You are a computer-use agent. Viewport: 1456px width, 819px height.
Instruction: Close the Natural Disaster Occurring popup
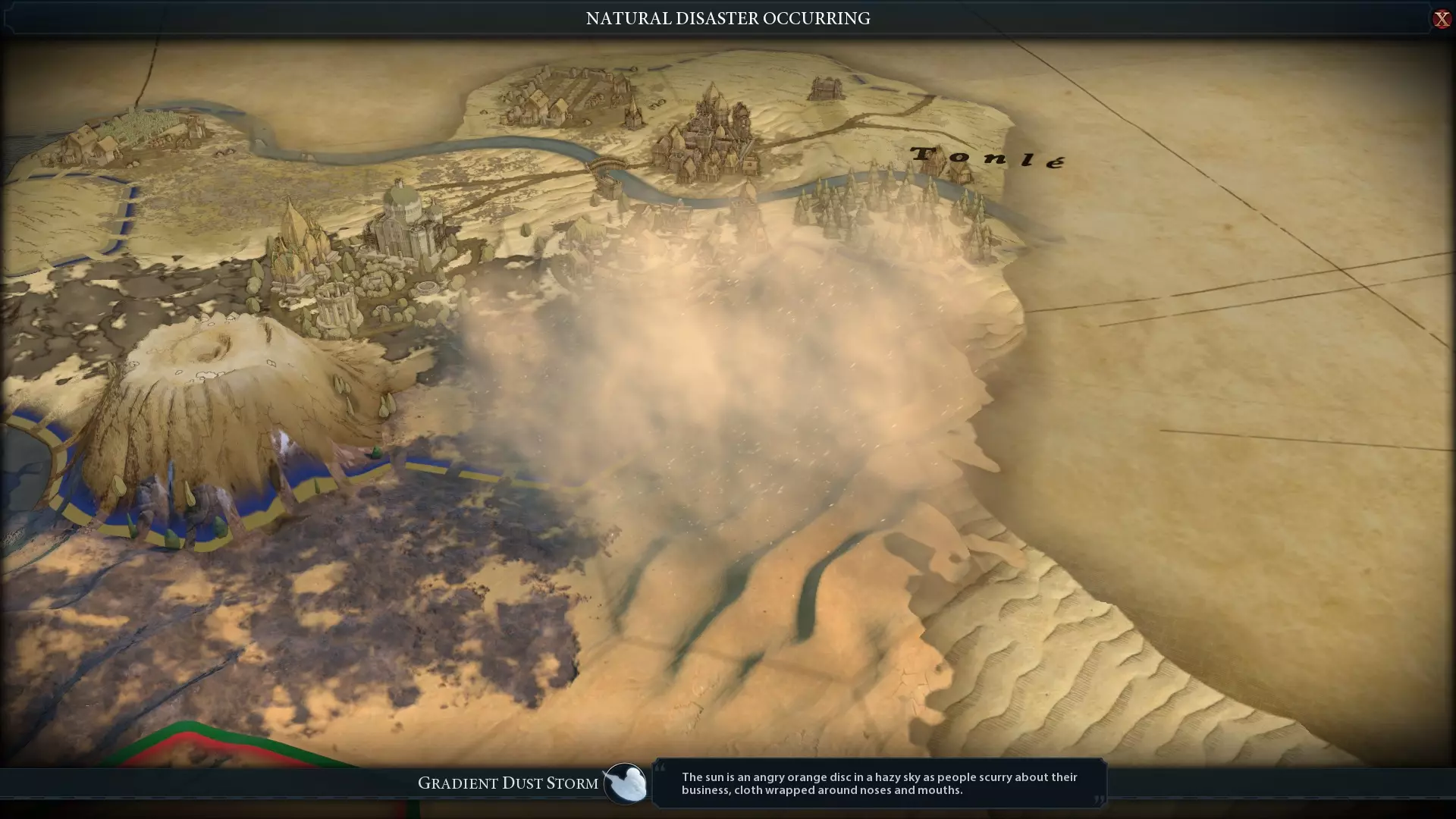pyautogui.click(x=1441, y=19)
